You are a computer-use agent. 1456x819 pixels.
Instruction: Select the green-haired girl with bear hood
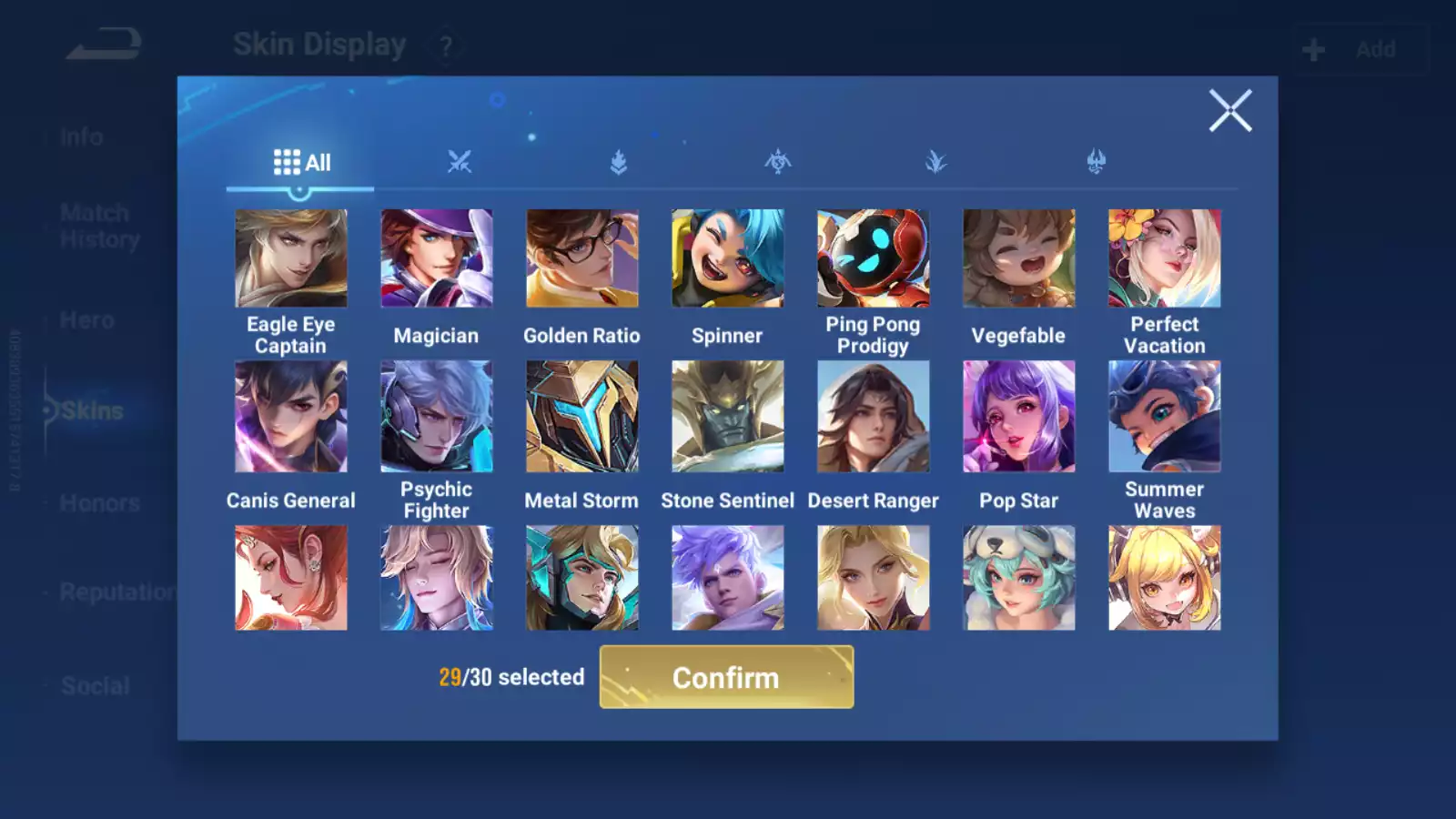pyautogui.click(x=1019, y=578)
